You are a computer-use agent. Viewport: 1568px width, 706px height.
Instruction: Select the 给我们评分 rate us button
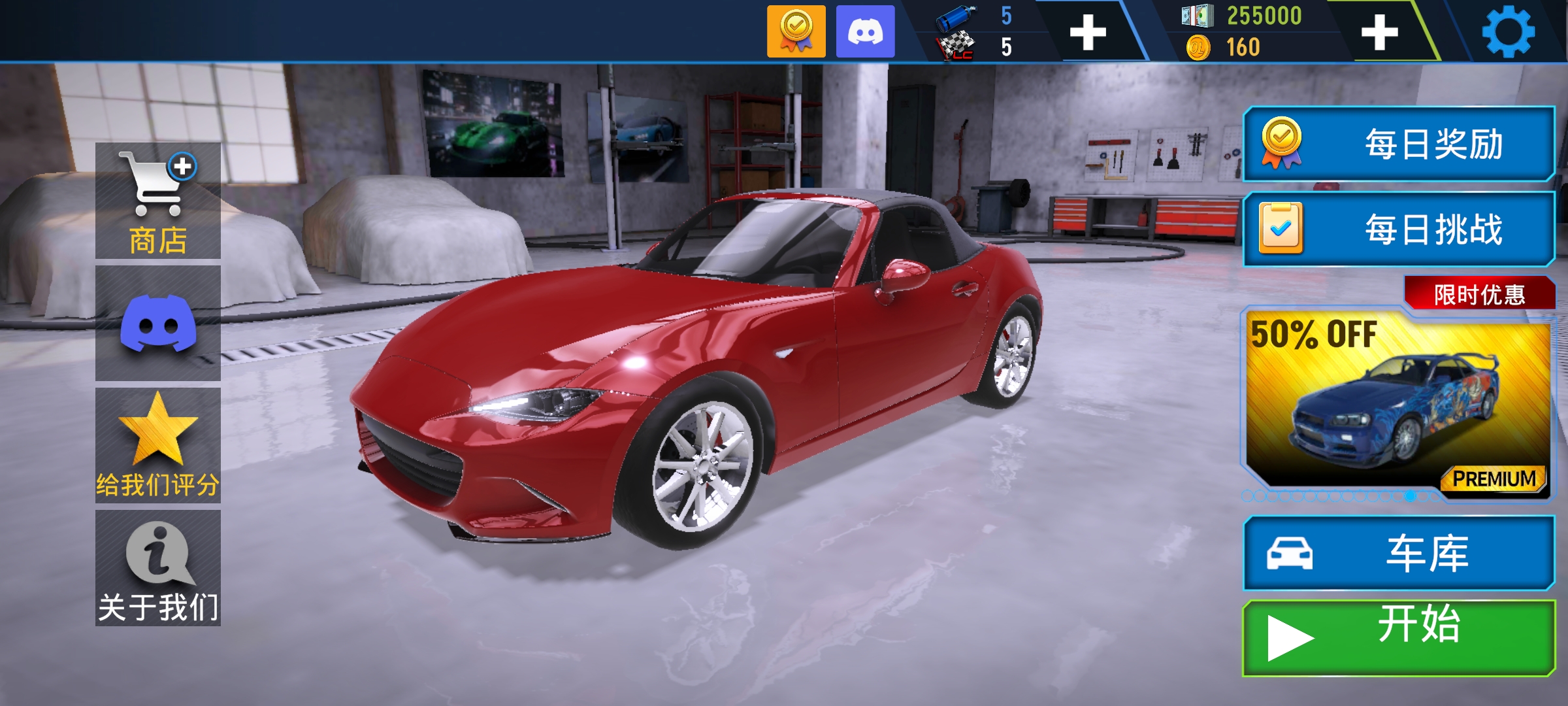tap(158, 445)
